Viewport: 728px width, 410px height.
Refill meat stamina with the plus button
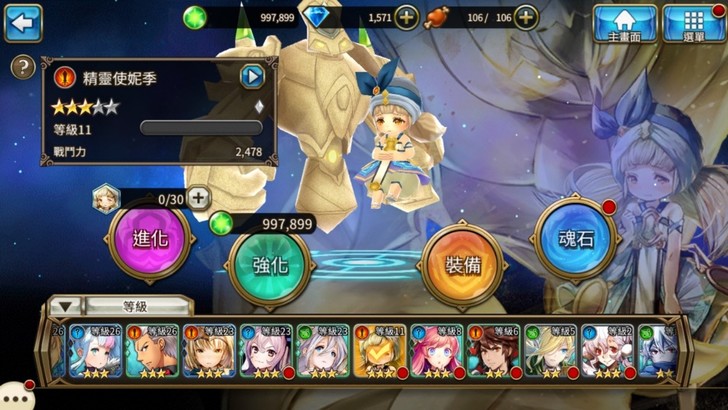526,17
